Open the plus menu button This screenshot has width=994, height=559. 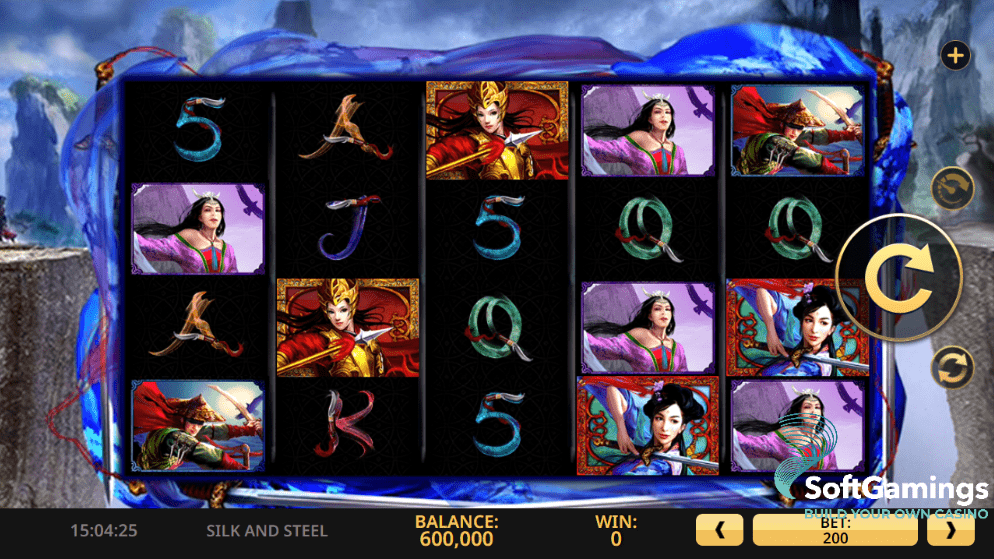956,56
